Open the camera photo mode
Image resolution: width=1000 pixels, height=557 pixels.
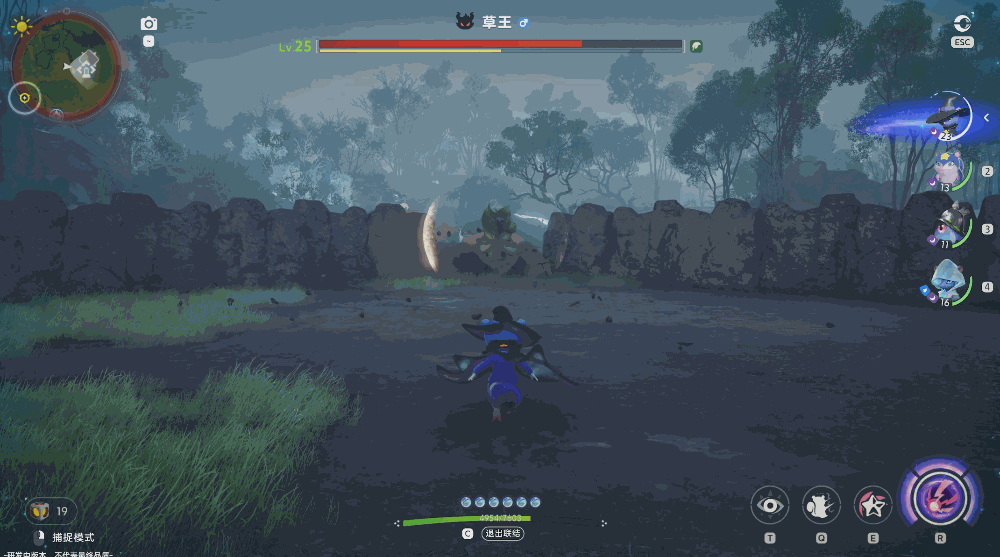[x=149, y=24]
